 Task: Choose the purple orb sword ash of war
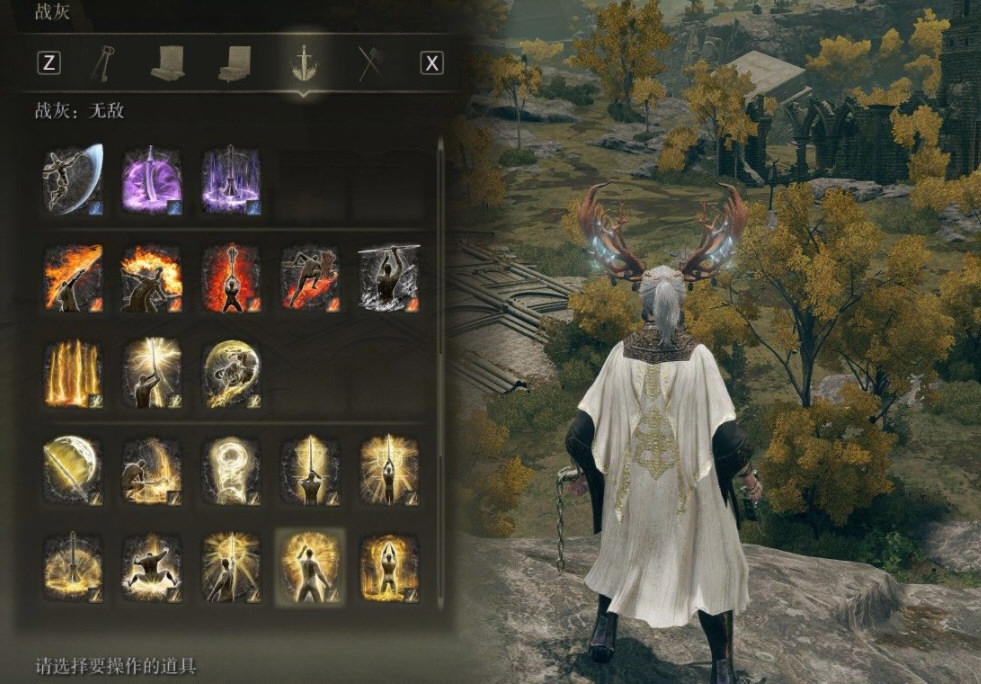(152, 179)
